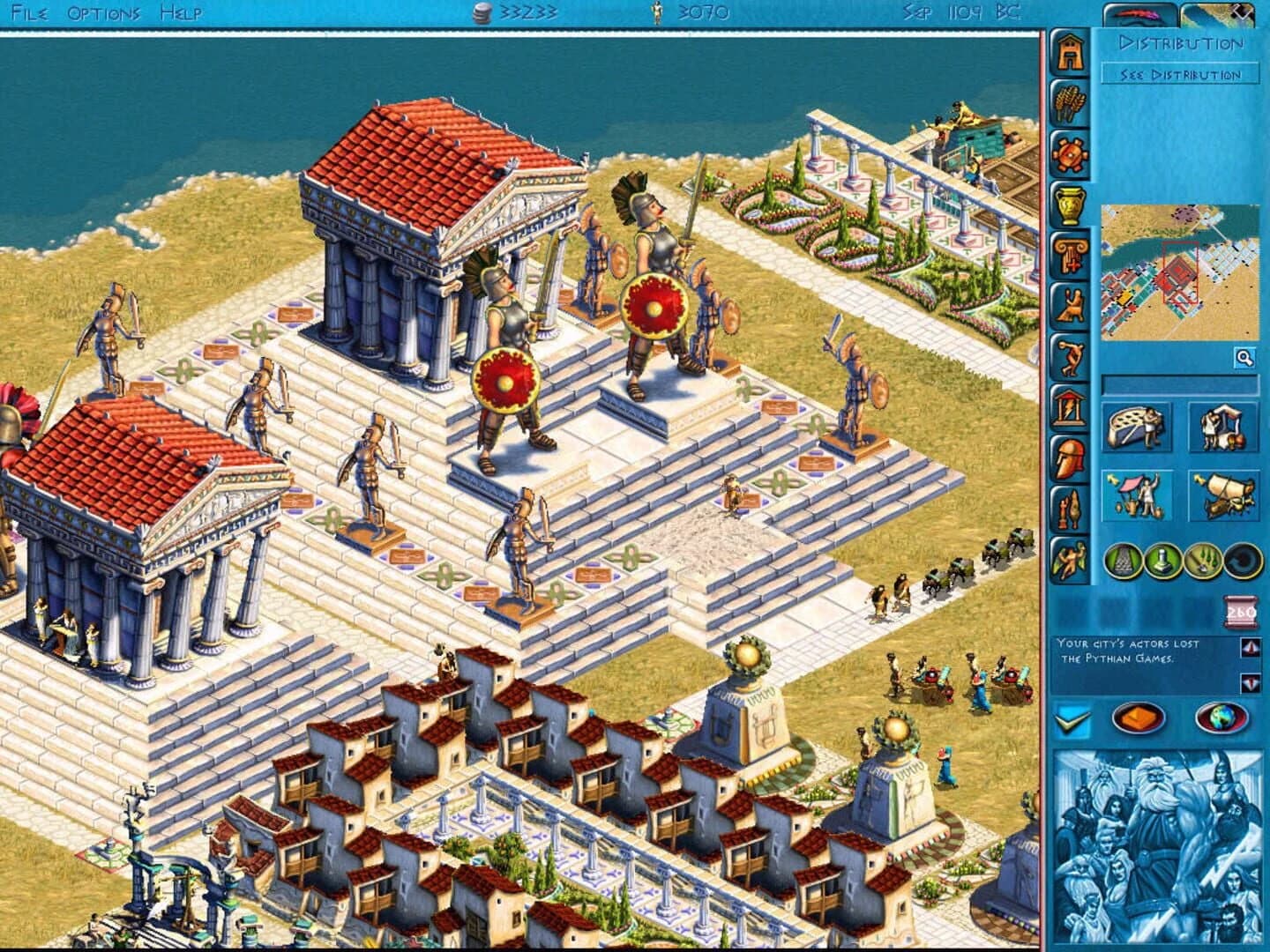Open the File menu

point(31,13)
